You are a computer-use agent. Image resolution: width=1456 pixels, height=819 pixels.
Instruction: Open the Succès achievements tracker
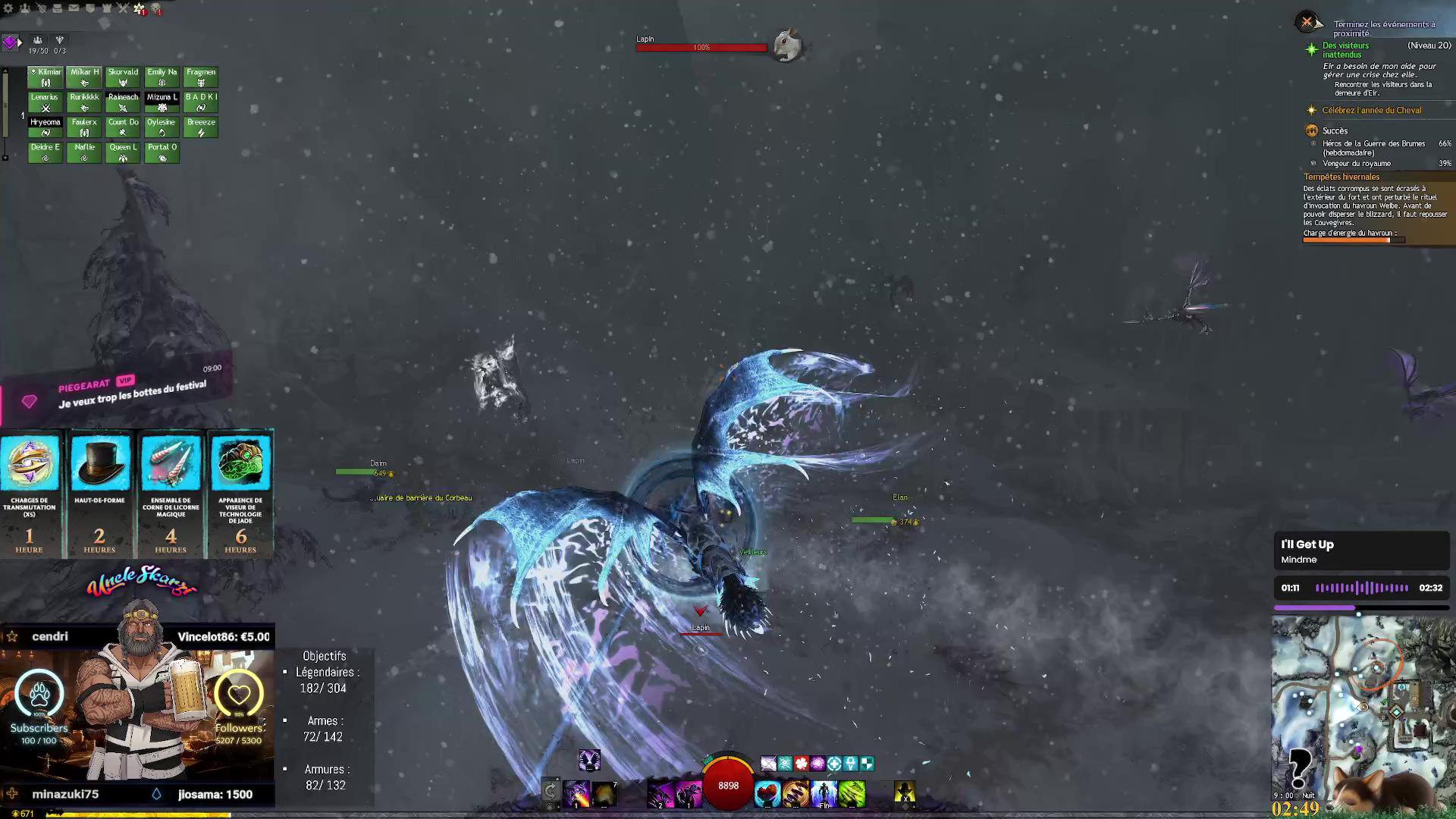click(1335, 131)
